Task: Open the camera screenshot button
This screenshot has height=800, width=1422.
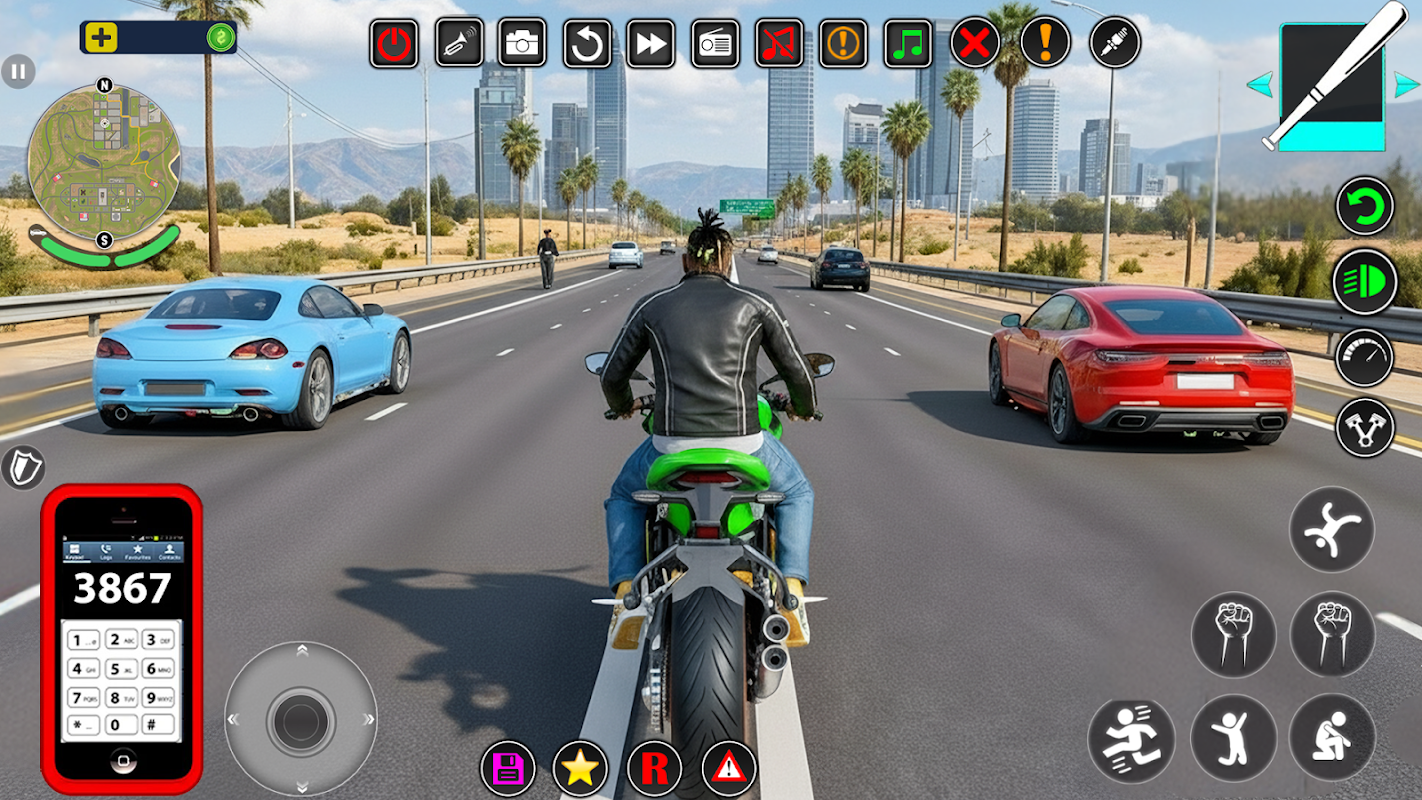Action: coord(522,43)
